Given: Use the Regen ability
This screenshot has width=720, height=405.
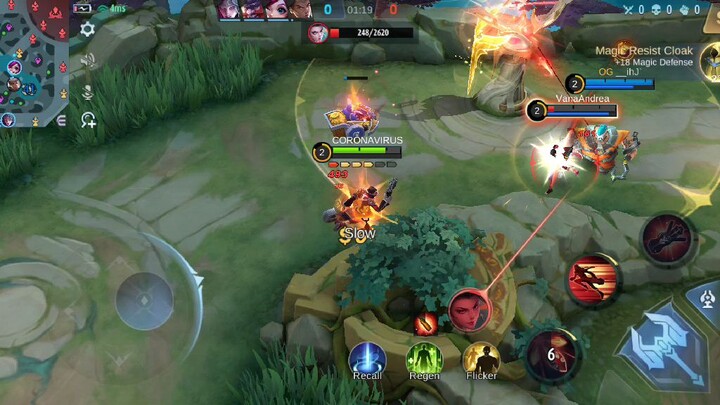Looking at the screenshot, I should pyautogui.click(x=424, y=359).
